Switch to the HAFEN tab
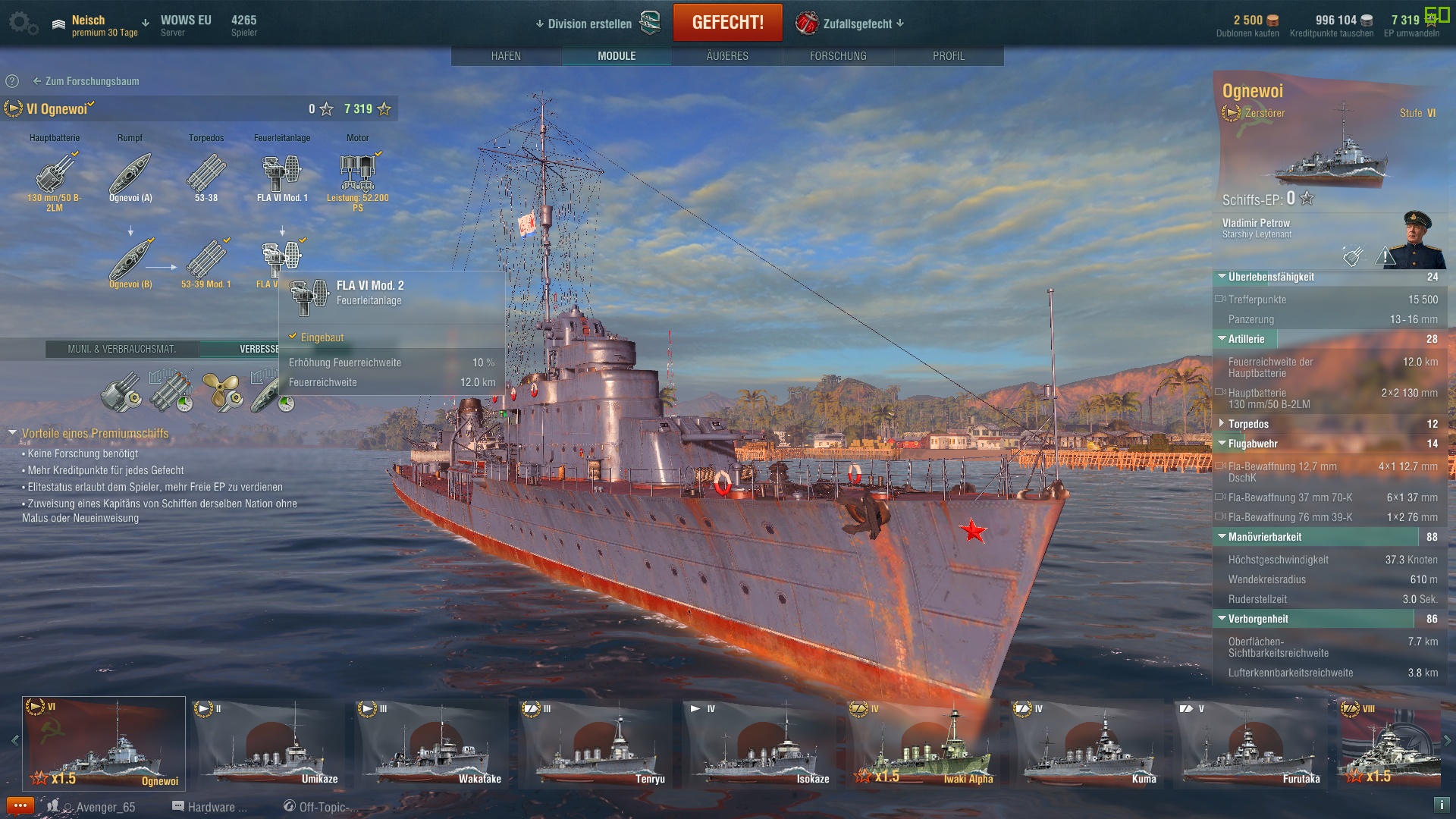The width and height of the screenshot is (1456, 819). pos(506,56)
